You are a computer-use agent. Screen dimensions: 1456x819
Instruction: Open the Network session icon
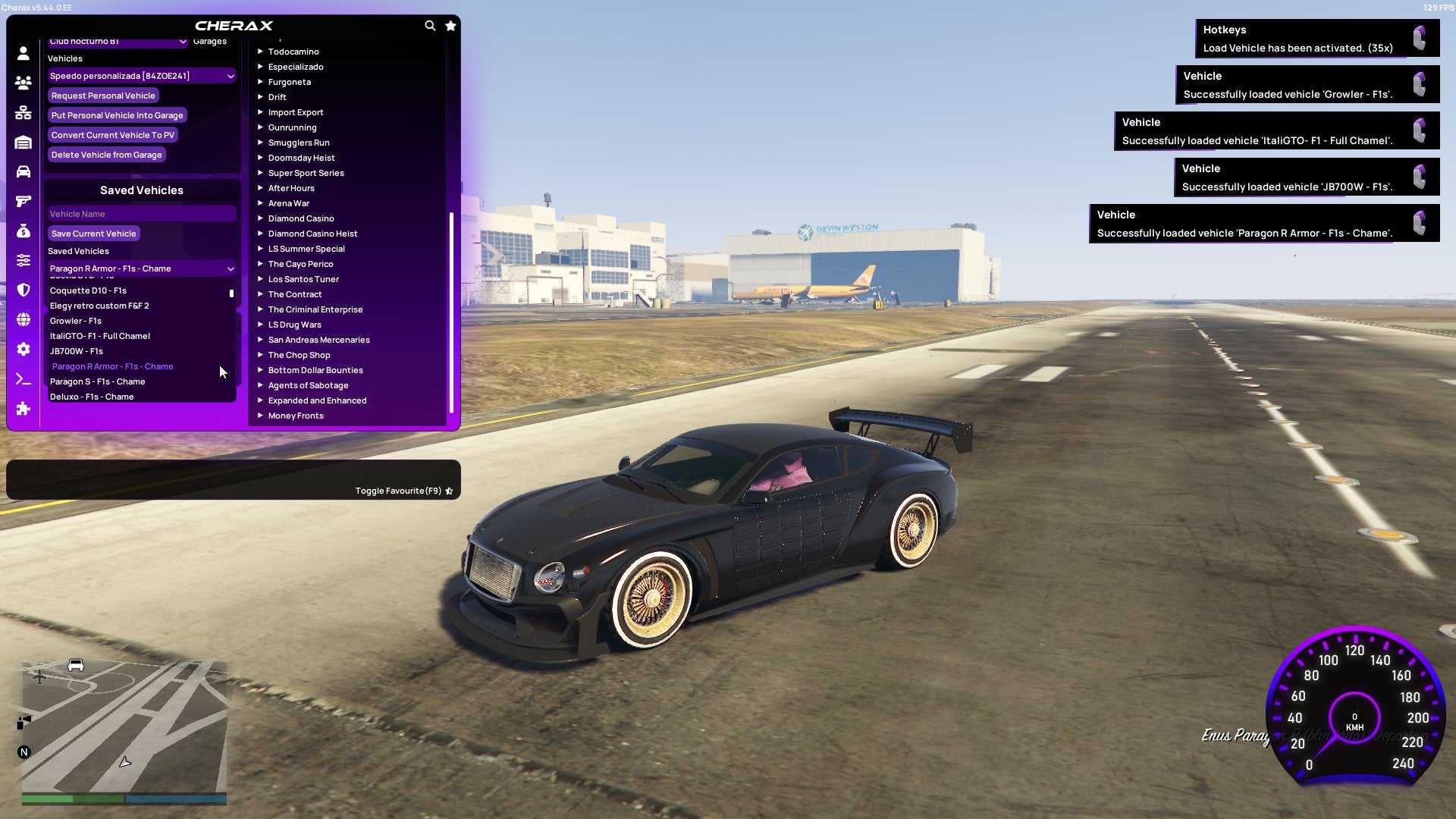pyautogui.click(x=23, y=111)
